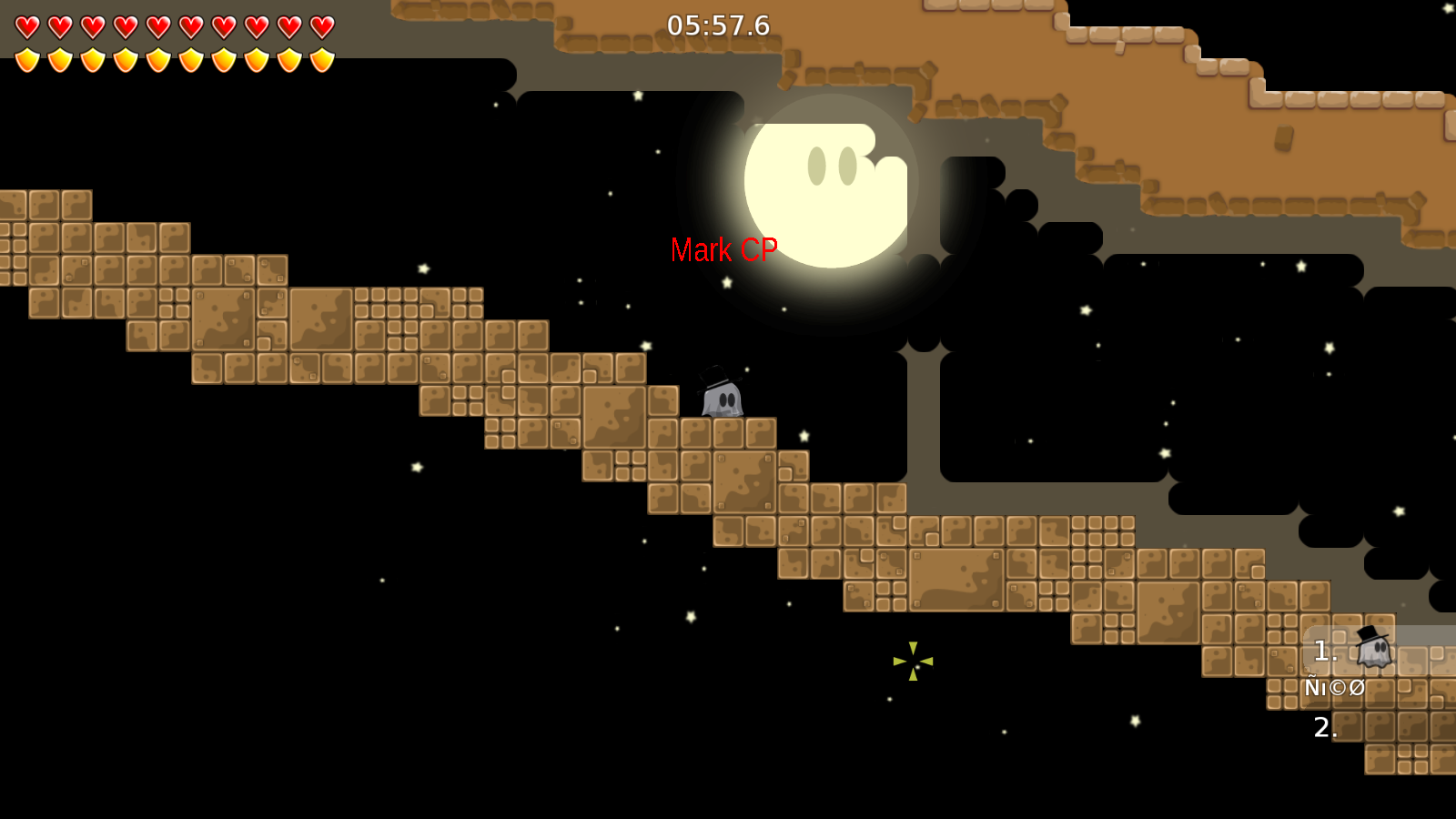Click the first yellow armor shield icon
The height and width of the screenshot is (819, 1456).
tap(28, 60)
